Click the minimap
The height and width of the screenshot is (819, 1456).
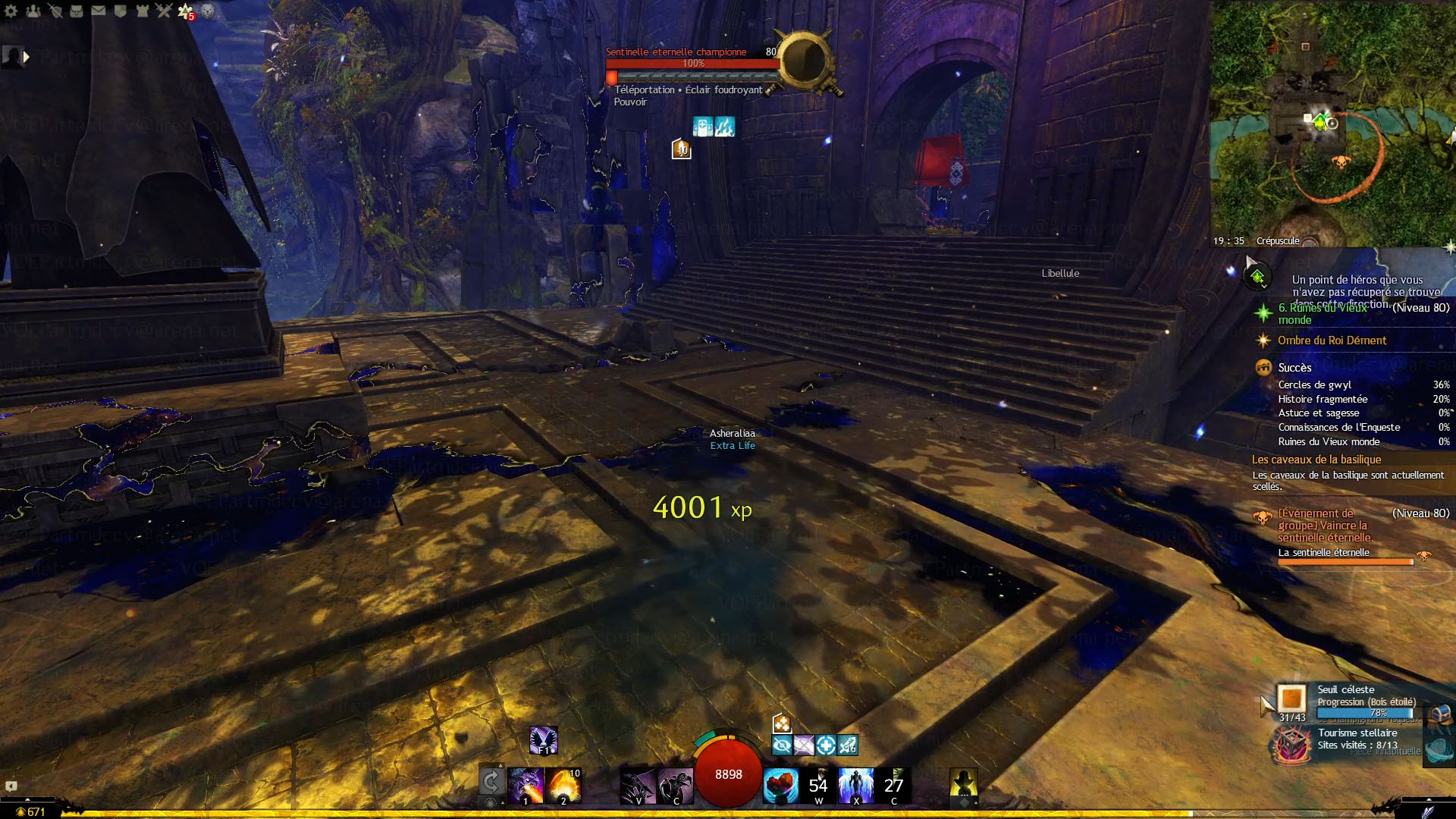1332,121
